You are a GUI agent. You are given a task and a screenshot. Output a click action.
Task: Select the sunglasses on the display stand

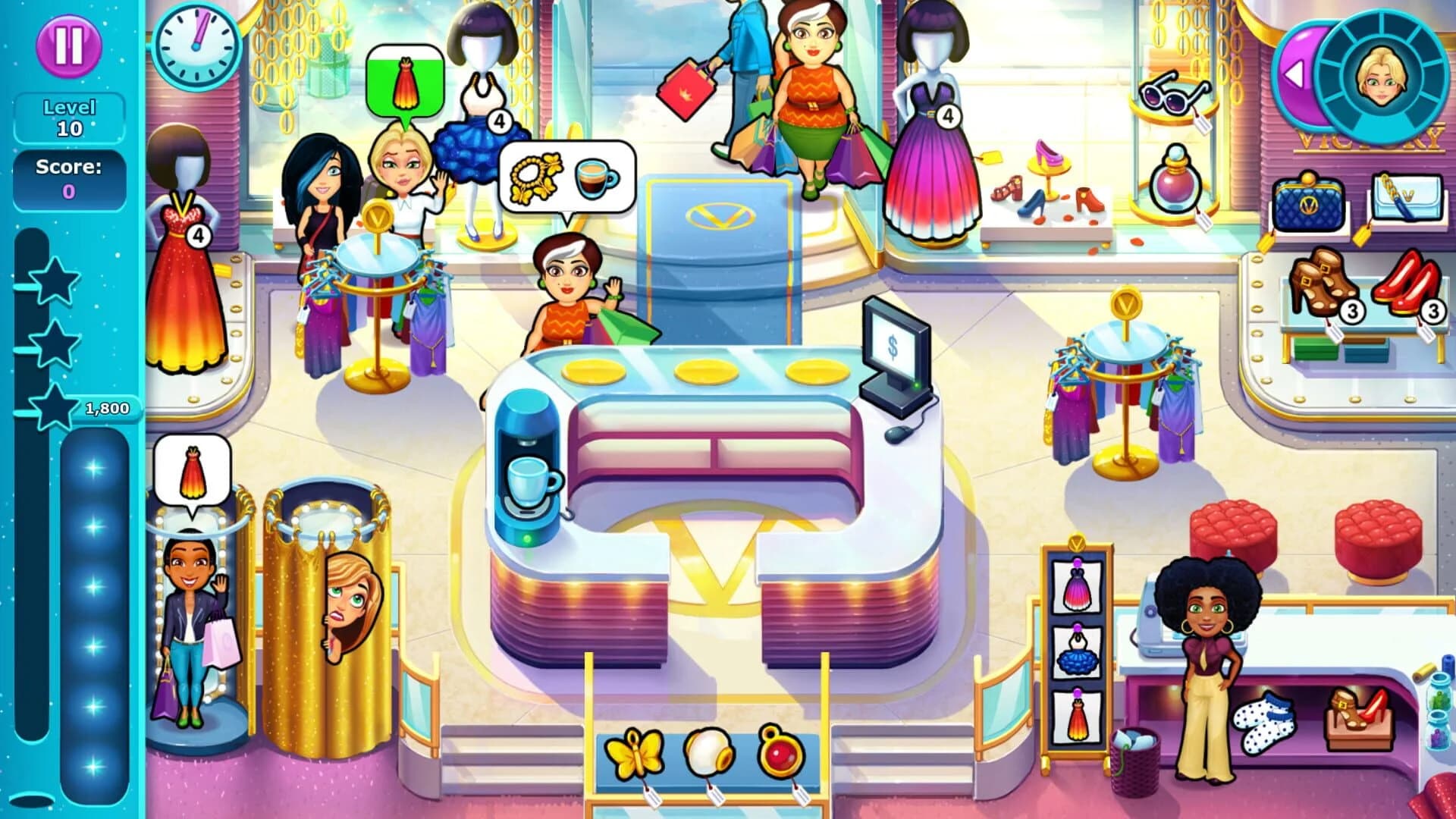(x=1175, y=91)
